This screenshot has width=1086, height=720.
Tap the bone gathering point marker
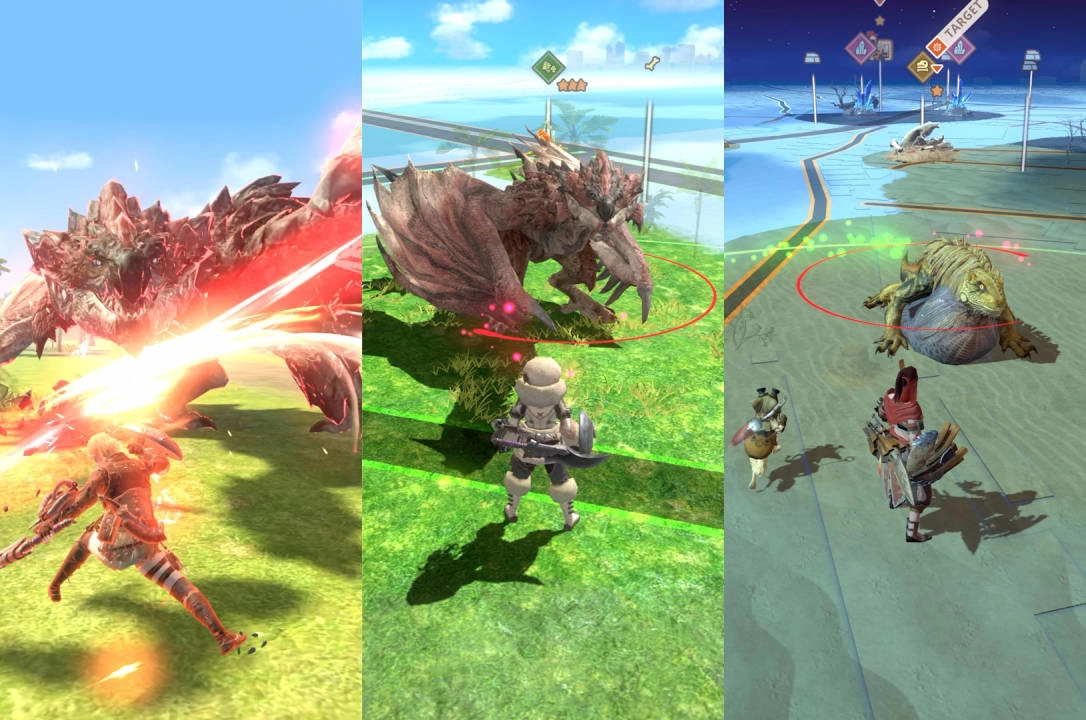pos(652,65)
